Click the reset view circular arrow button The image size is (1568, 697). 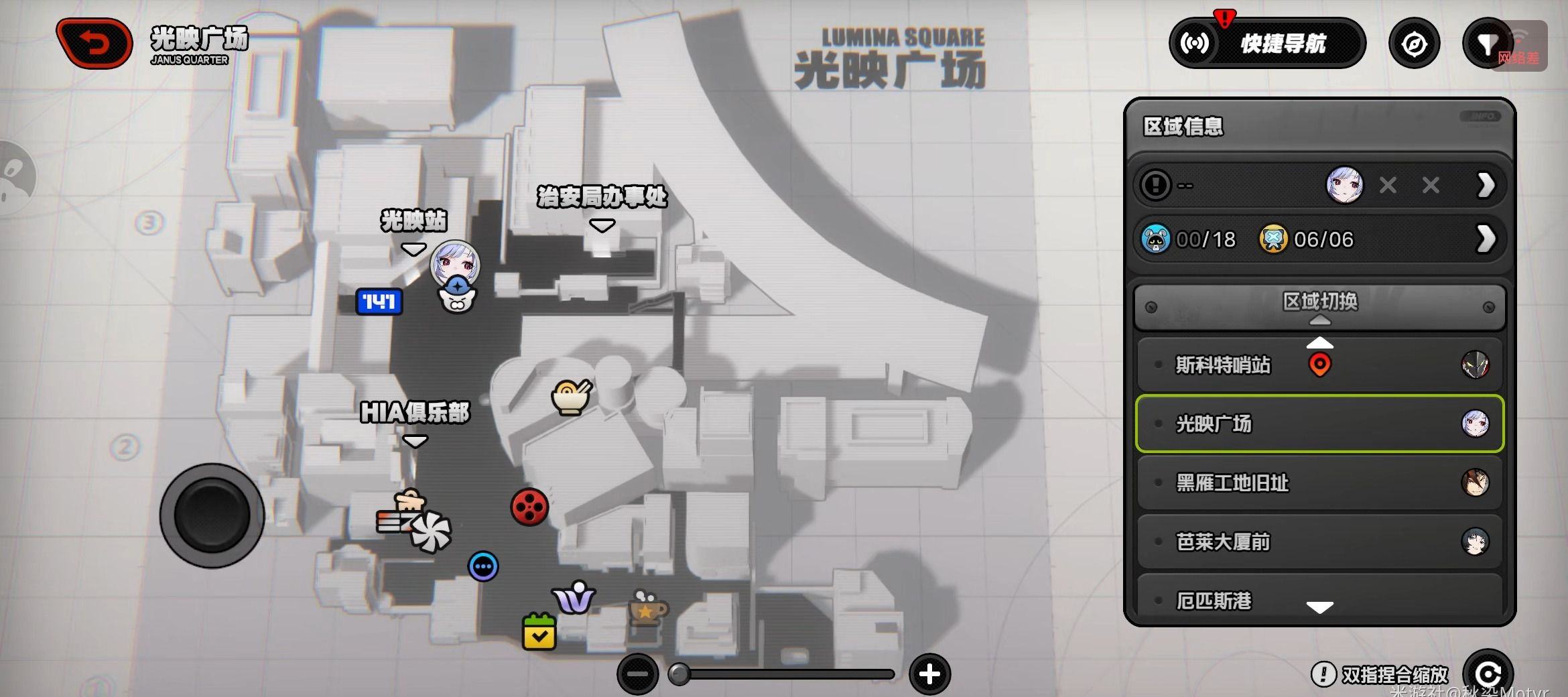pyautogui.click(x=1487, y=674)
